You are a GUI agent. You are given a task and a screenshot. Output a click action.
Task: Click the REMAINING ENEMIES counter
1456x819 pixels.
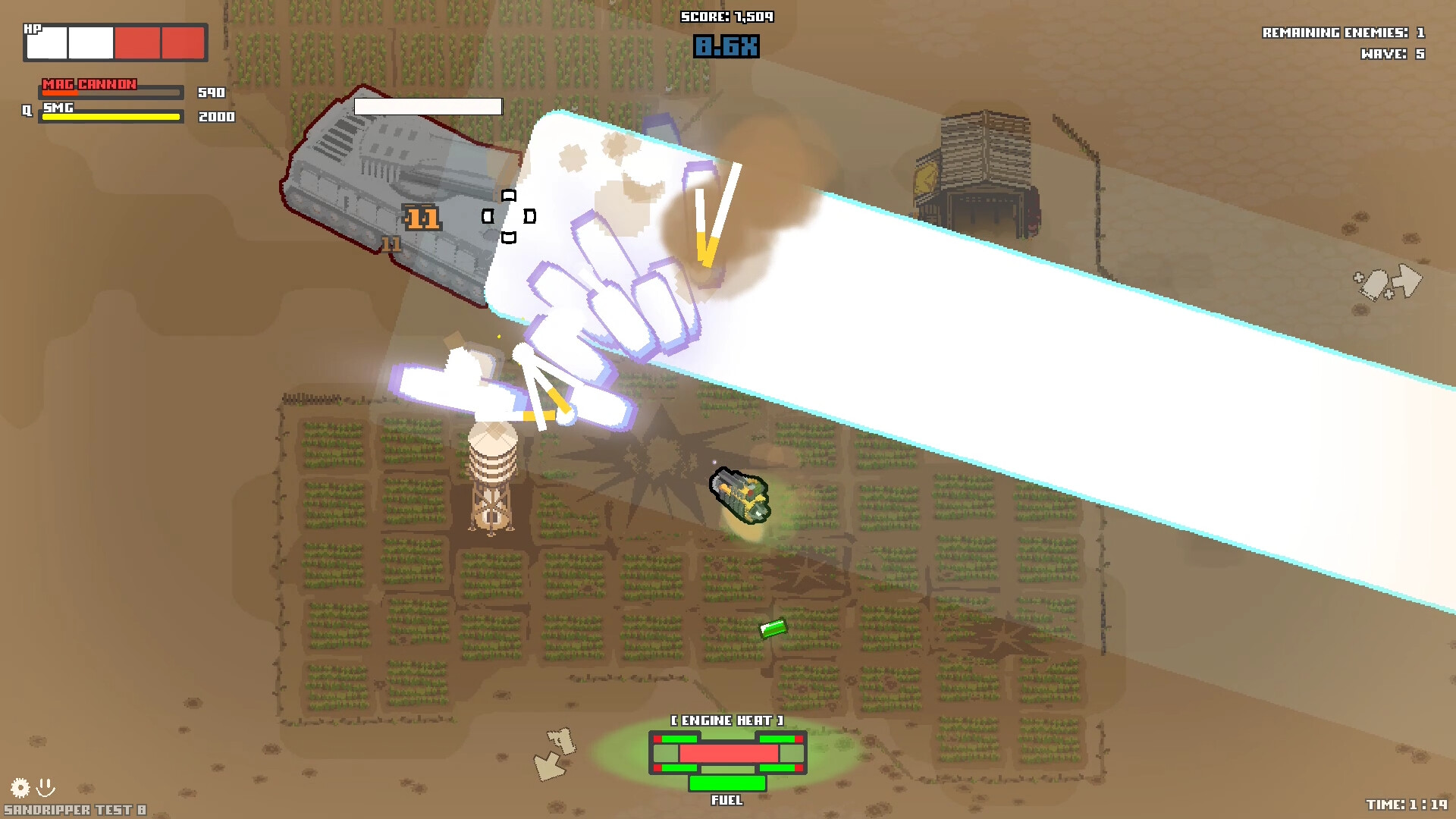click(x=1344, y=33)
